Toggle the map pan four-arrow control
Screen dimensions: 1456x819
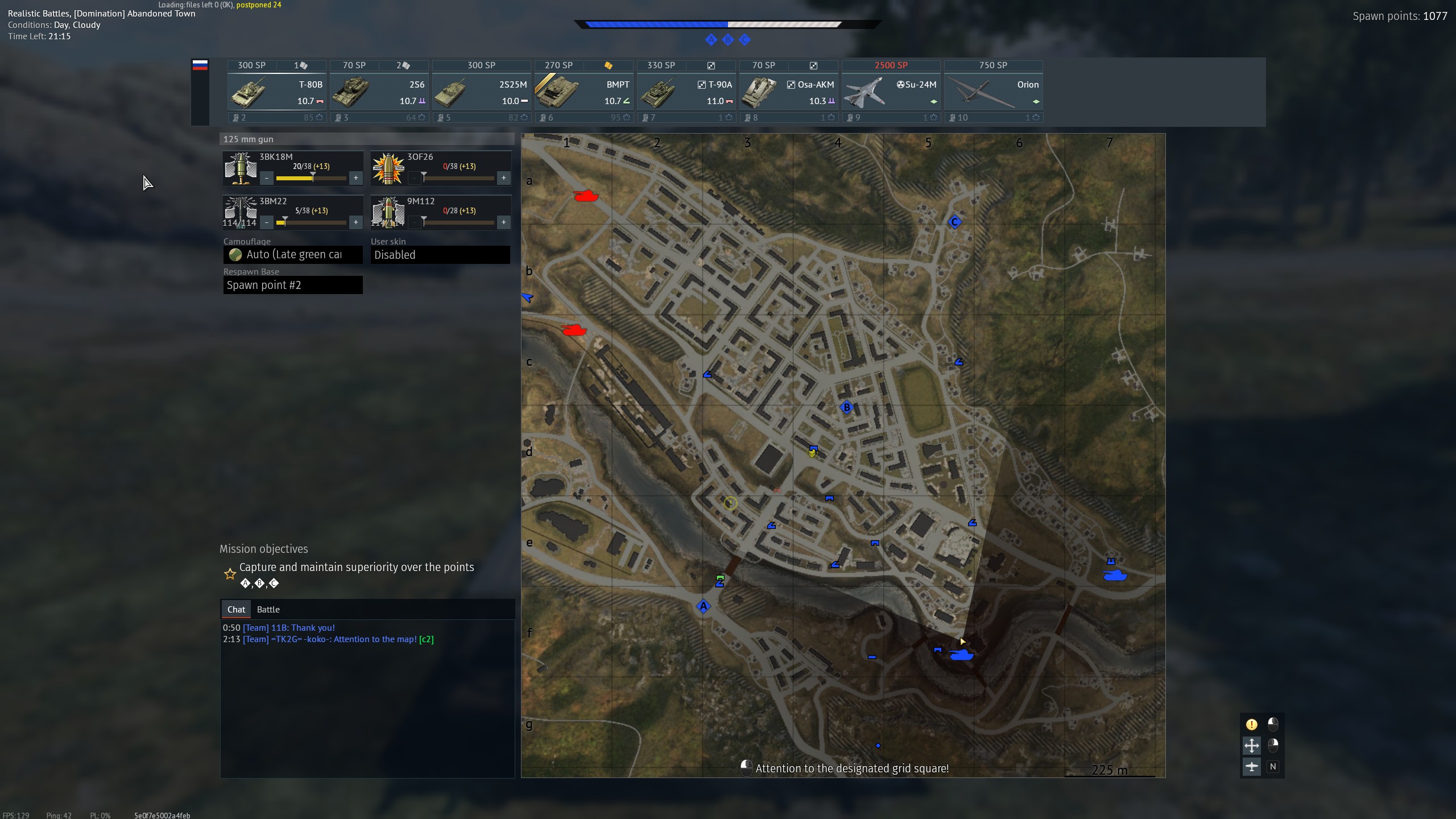[1251, 745]
